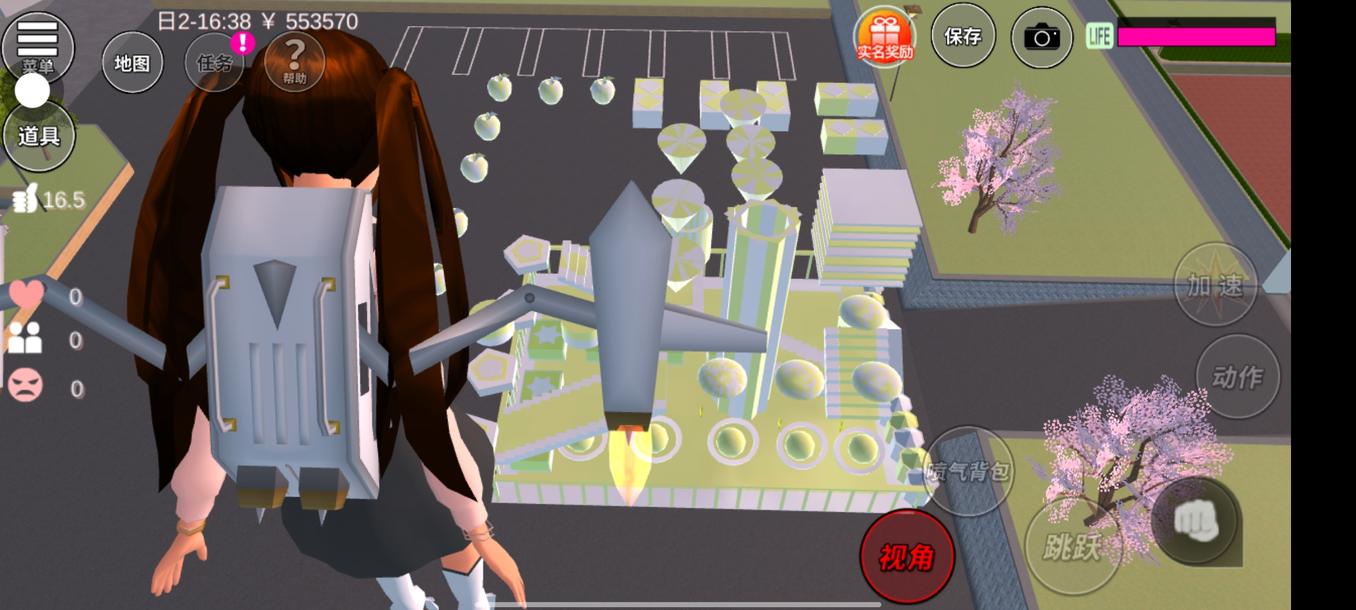Switch camera with red 视角 button
This screenshot has height=610, width=1356.
pos(907,557)
